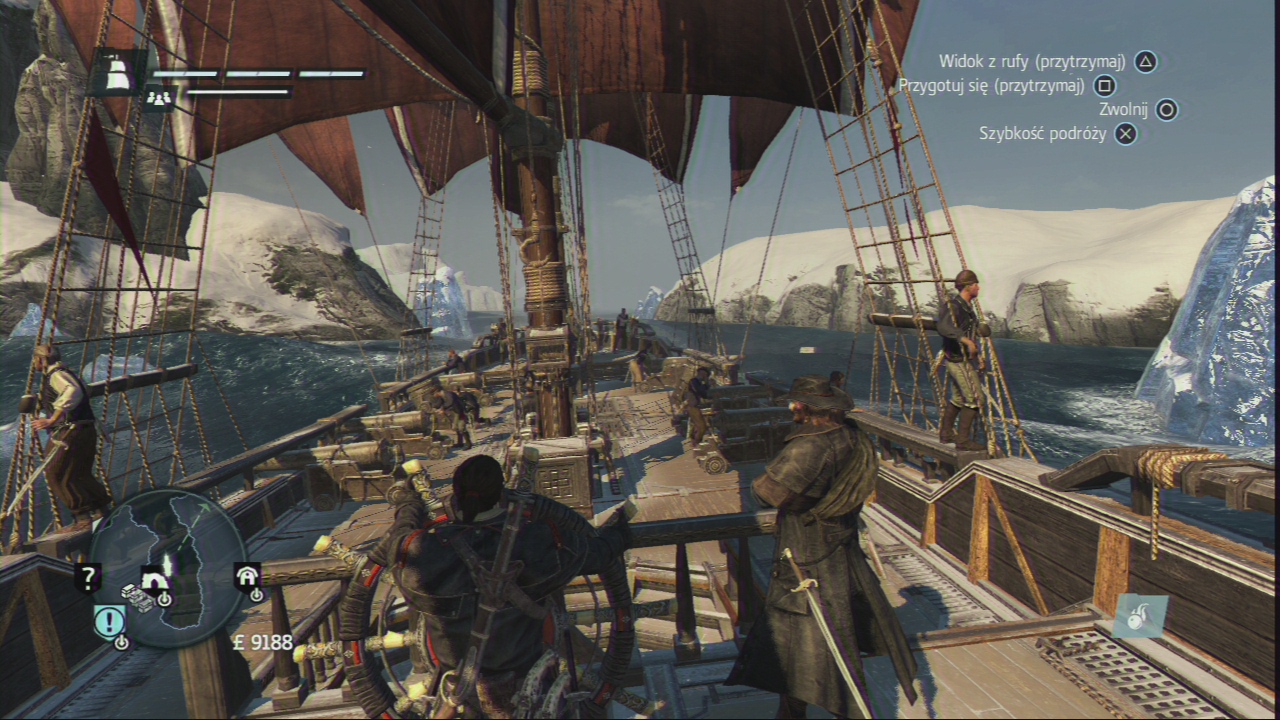Screen dimensions: 1280x720
Task: Select the ship sails icon
Action: tap(116, 72)
